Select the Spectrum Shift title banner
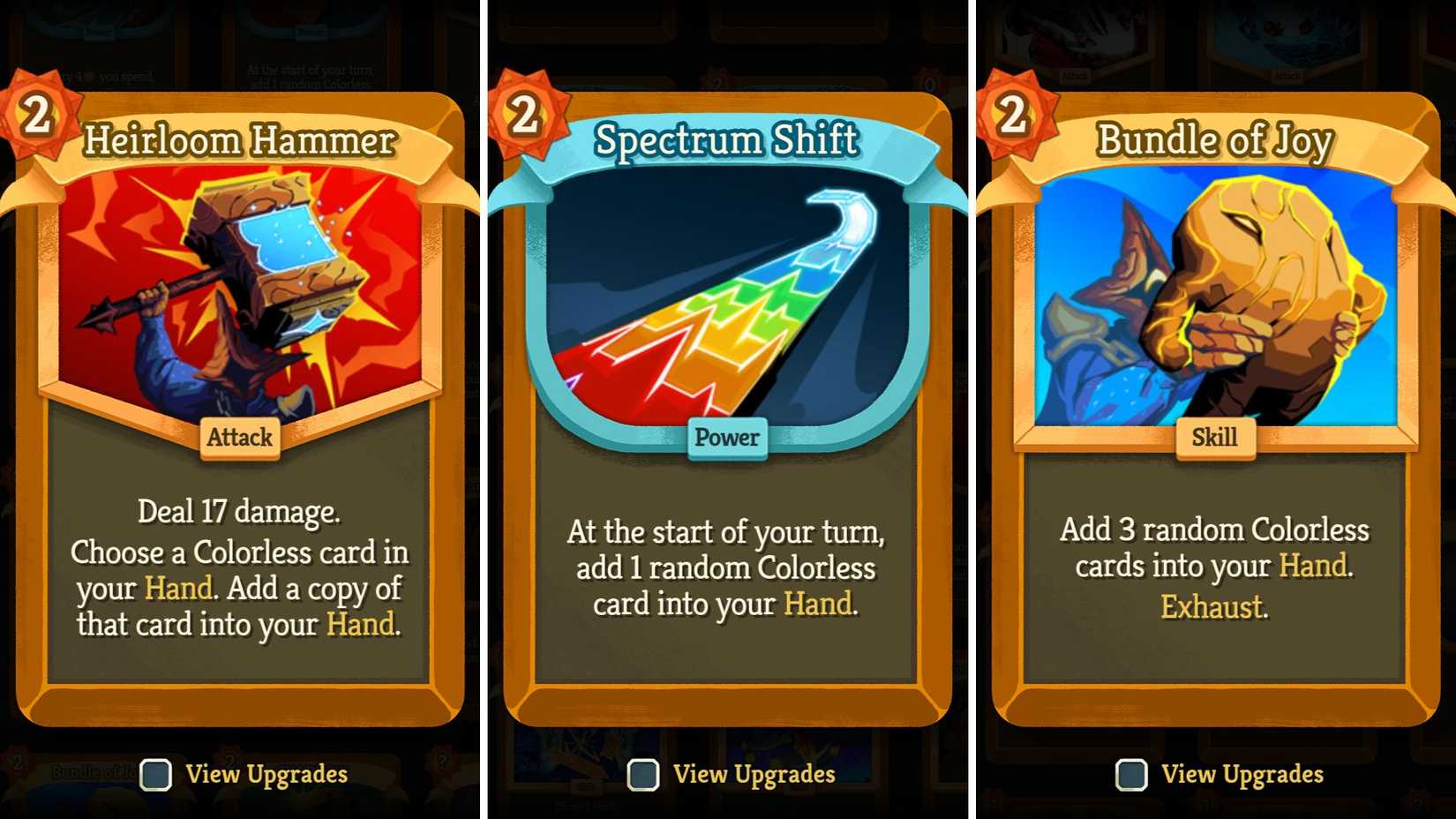 (725, 139)
